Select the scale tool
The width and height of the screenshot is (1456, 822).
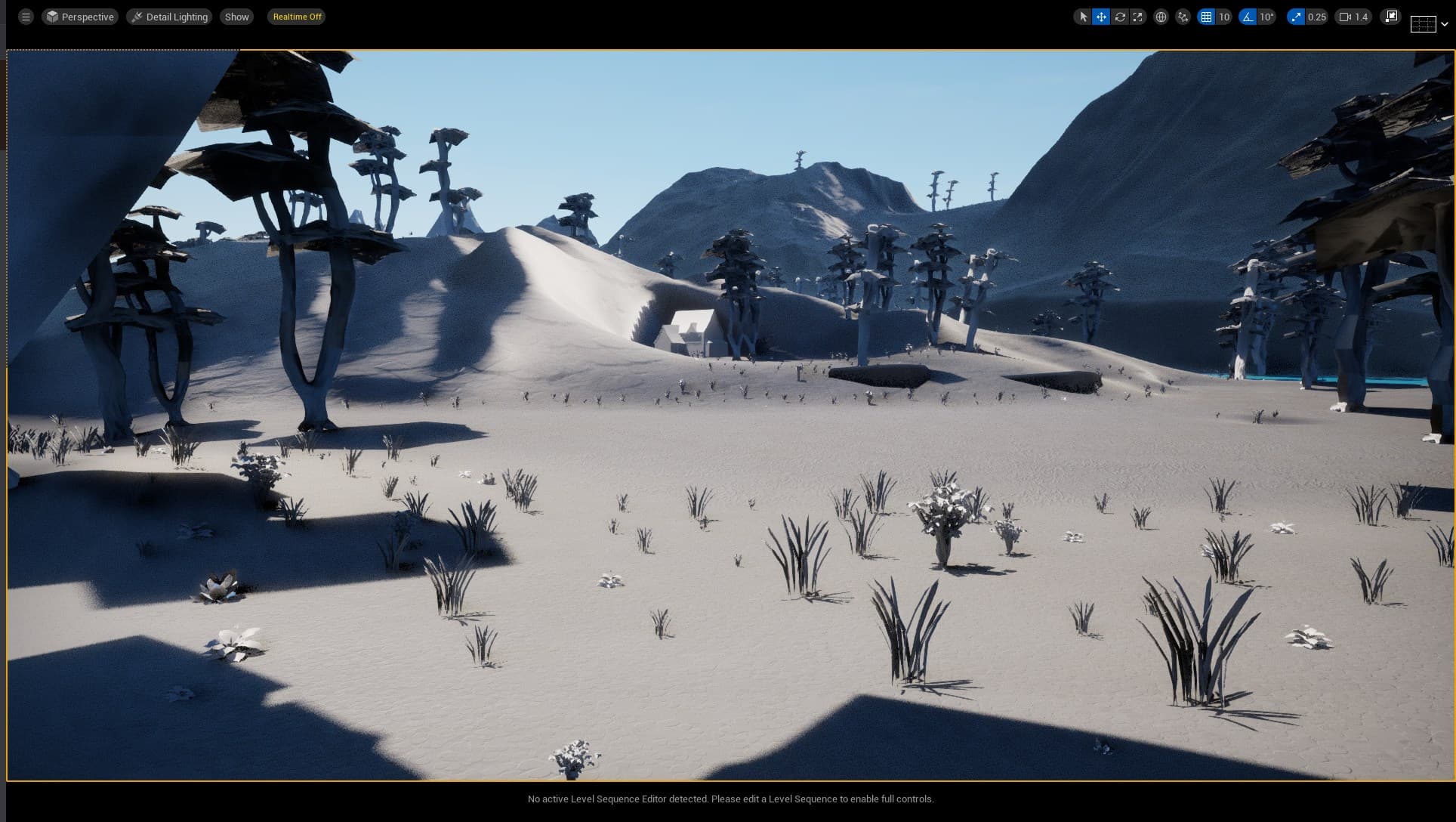tap(1137, 16)
